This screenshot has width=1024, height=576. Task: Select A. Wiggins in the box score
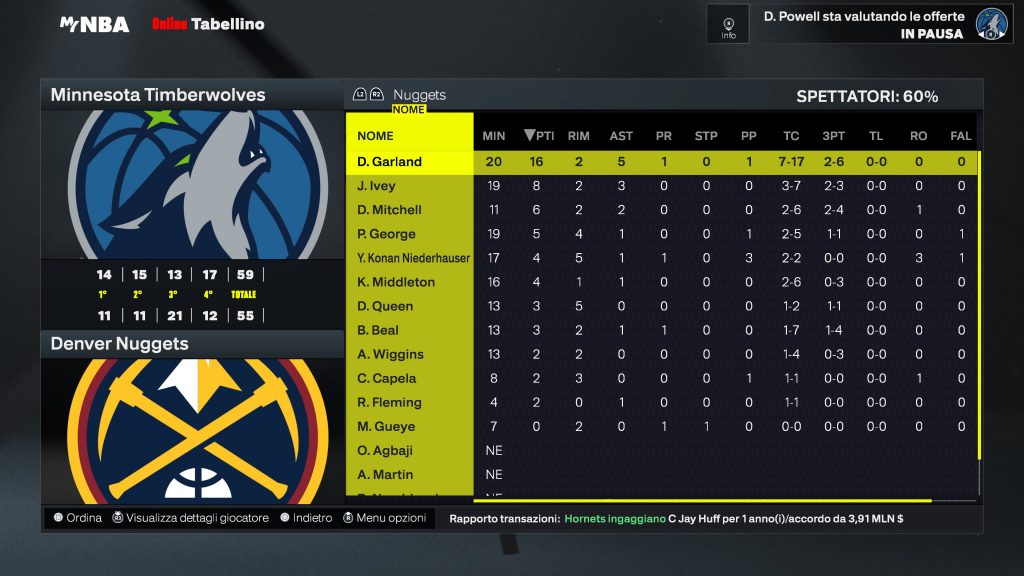pyautogui.click(x=390, y=354)
